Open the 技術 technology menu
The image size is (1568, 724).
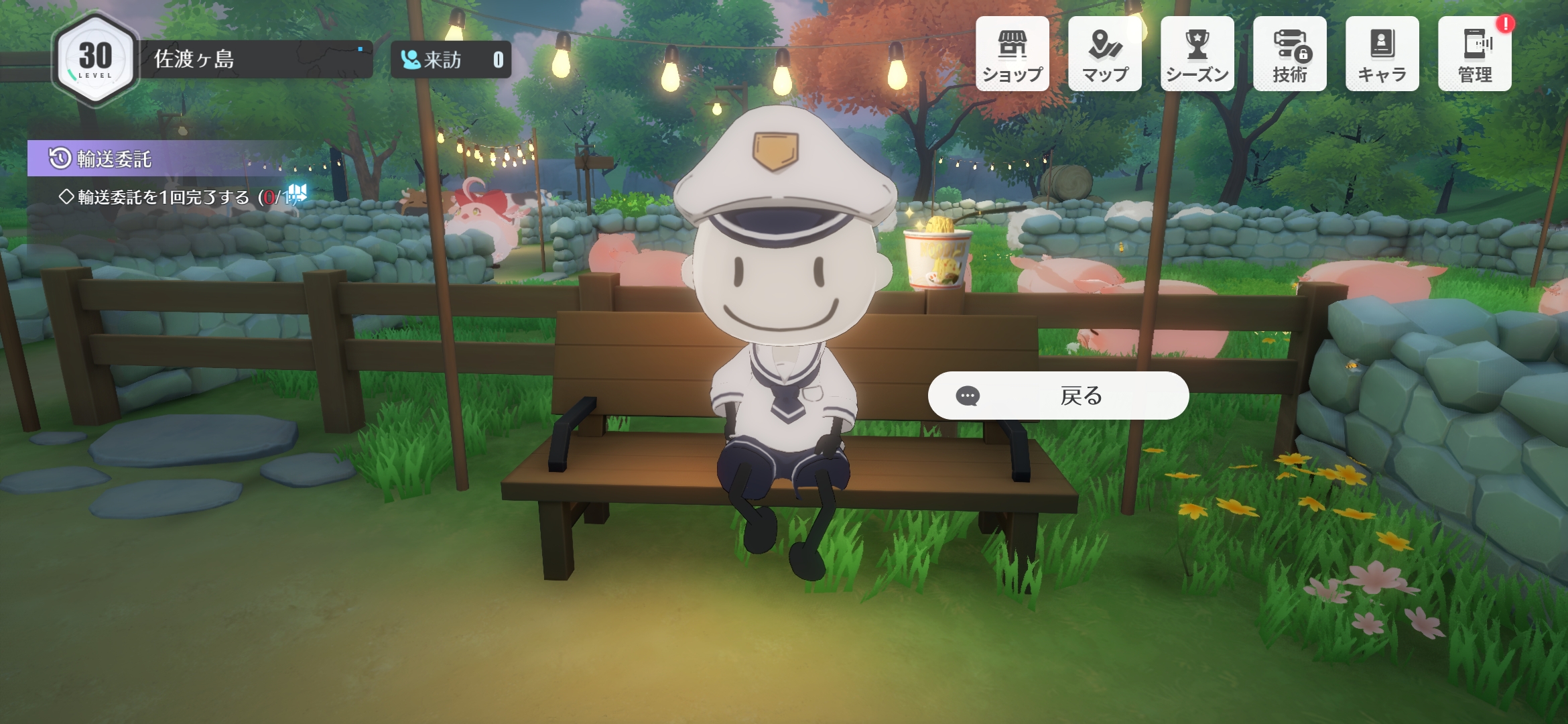1290,54
